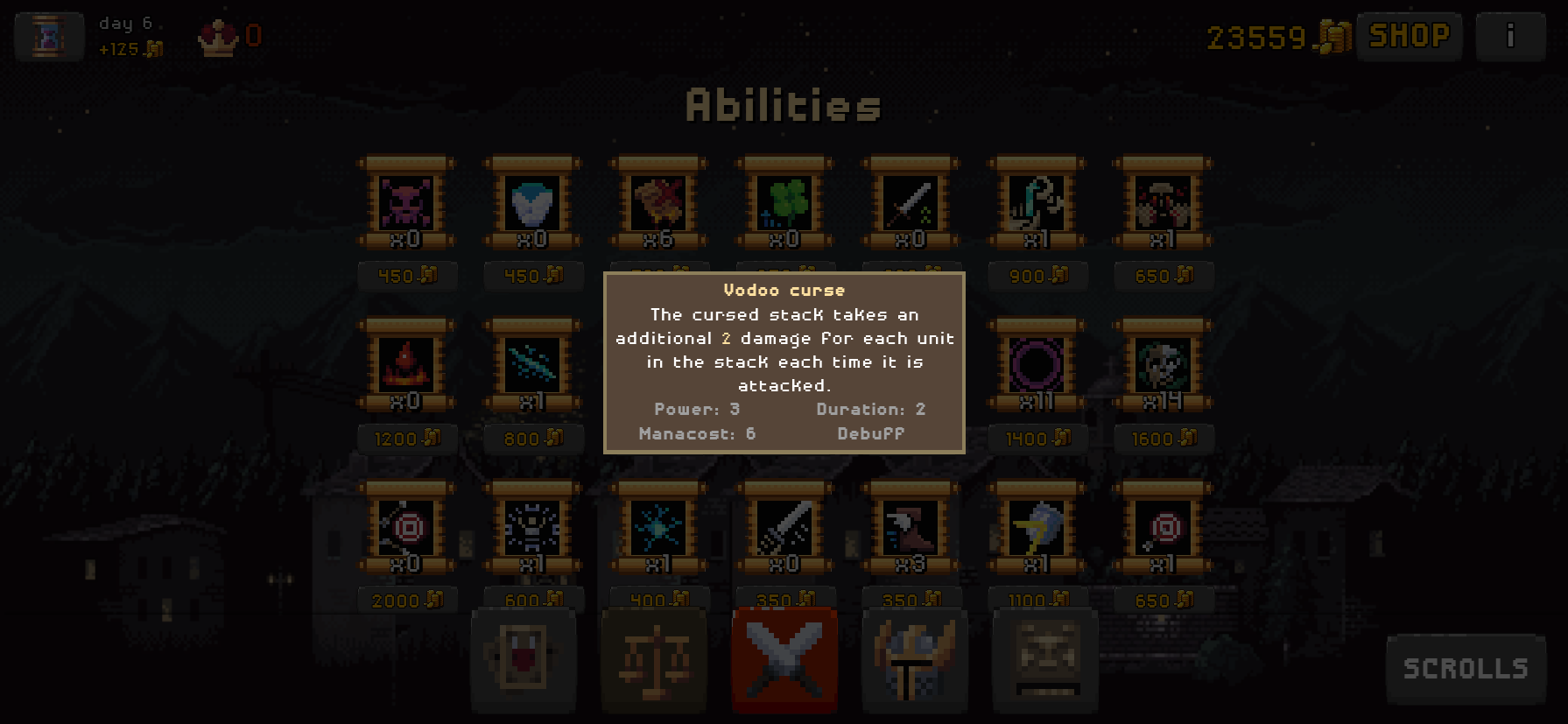Image resolution: width=1568 pixels, height=724 pixels.
Task: Open the SHOP button
Action: coord(1409,36)
